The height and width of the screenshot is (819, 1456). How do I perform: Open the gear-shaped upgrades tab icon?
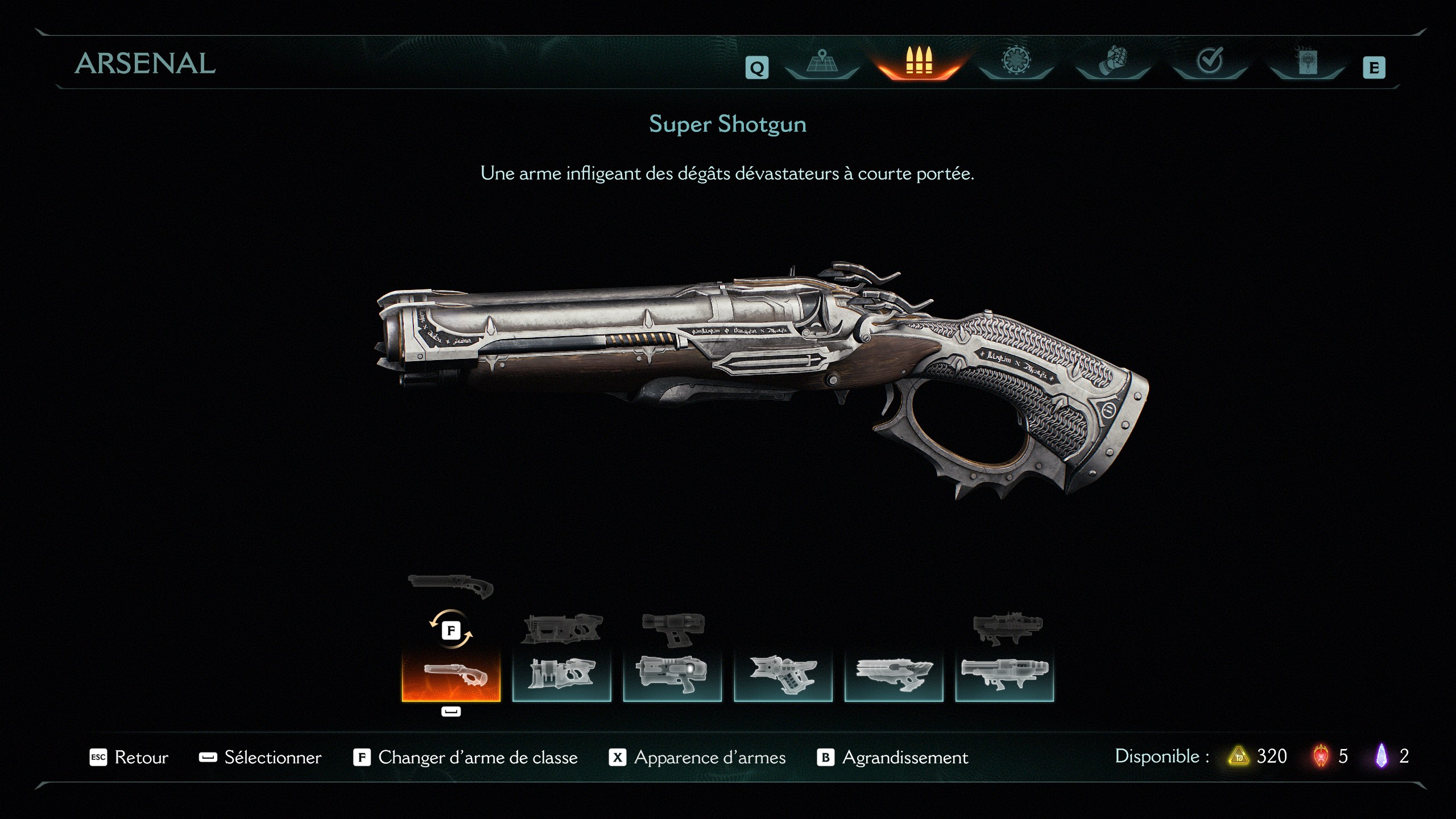point(1016,63)
